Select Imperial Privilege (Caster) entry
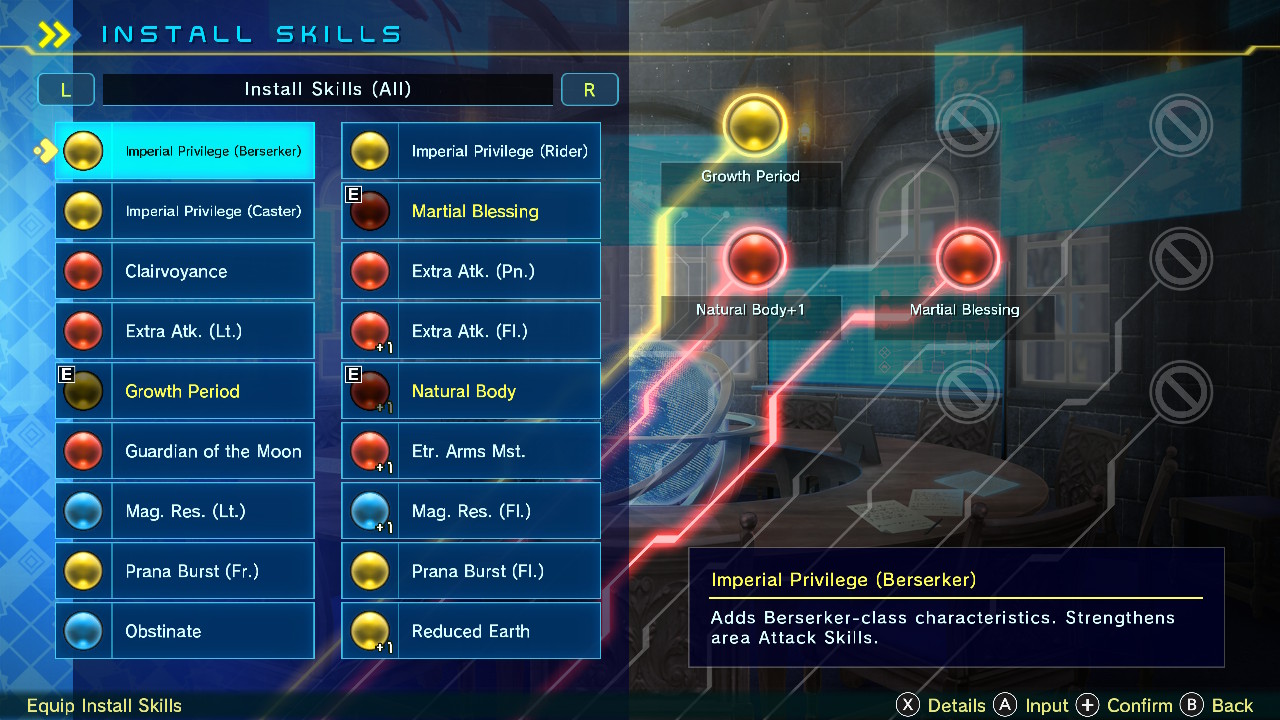This screenshot has height=720, width=1280. 185,211
